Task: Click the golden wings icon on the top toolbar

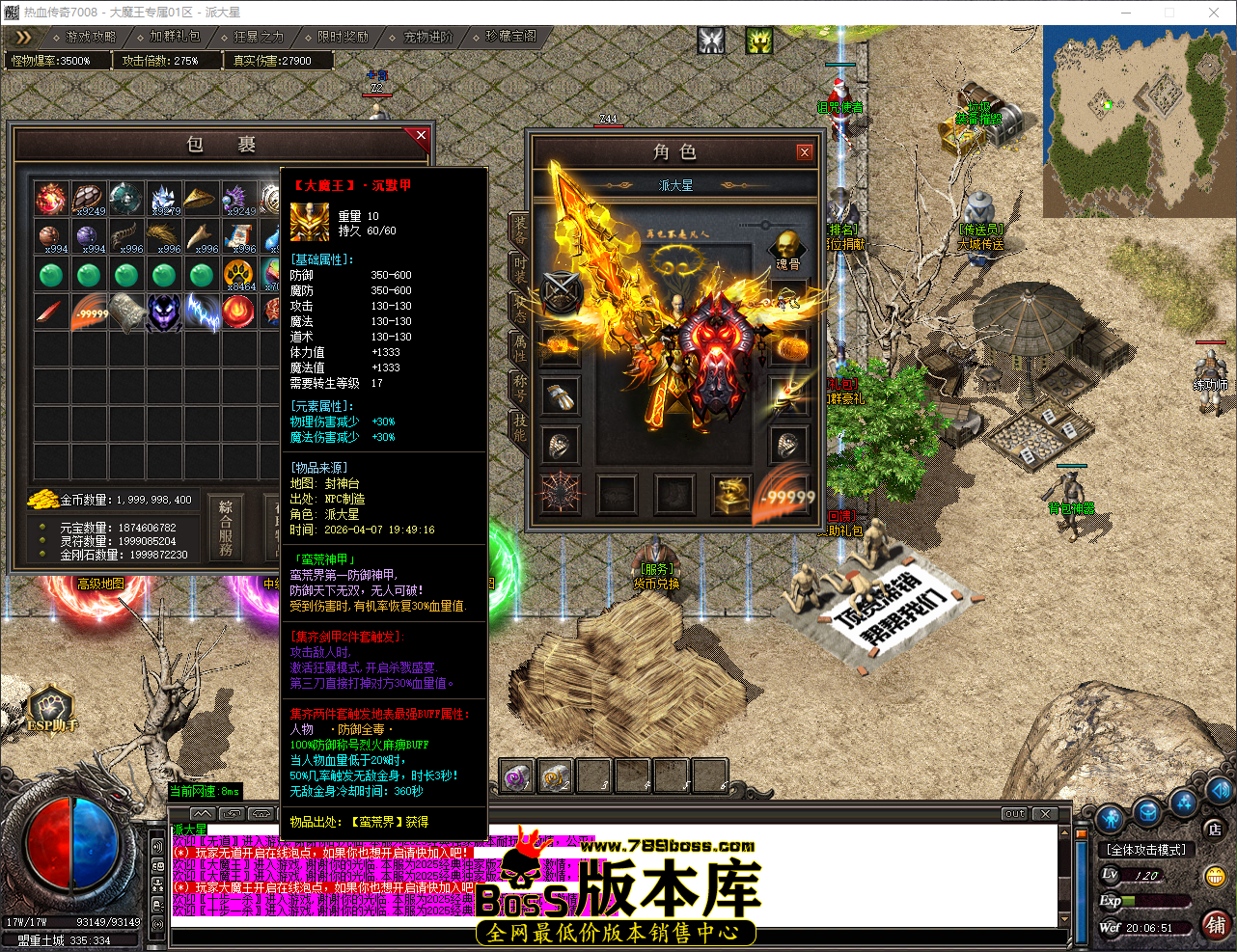Action: (757, 41)
